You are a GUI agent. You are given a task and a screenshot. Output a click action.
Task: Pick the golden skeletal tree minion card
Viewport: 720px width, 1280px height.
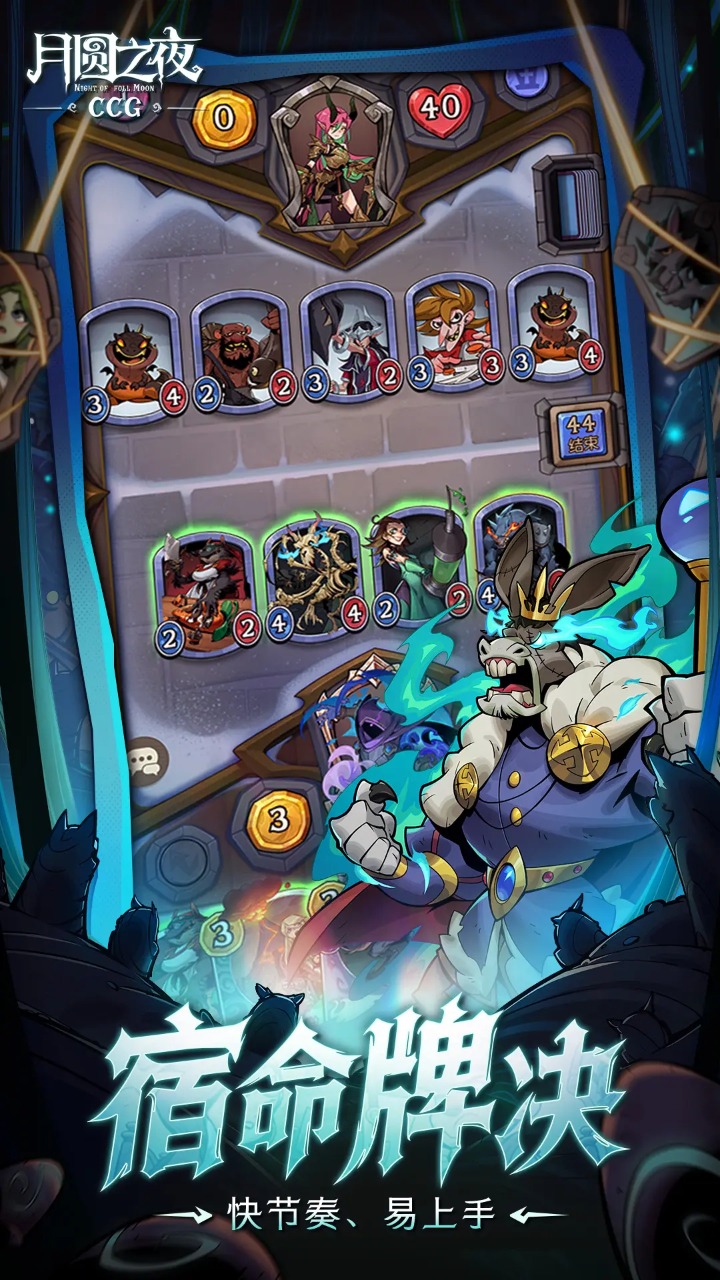coord(313,577)
